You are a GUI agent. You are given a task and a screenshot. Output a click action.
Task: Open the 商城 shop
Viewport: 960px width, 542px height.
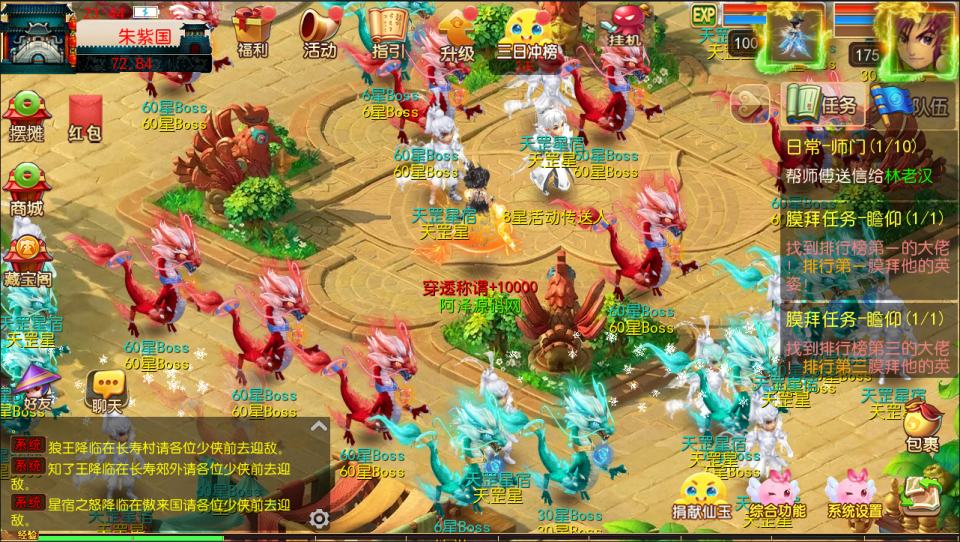tap(27, 190)
